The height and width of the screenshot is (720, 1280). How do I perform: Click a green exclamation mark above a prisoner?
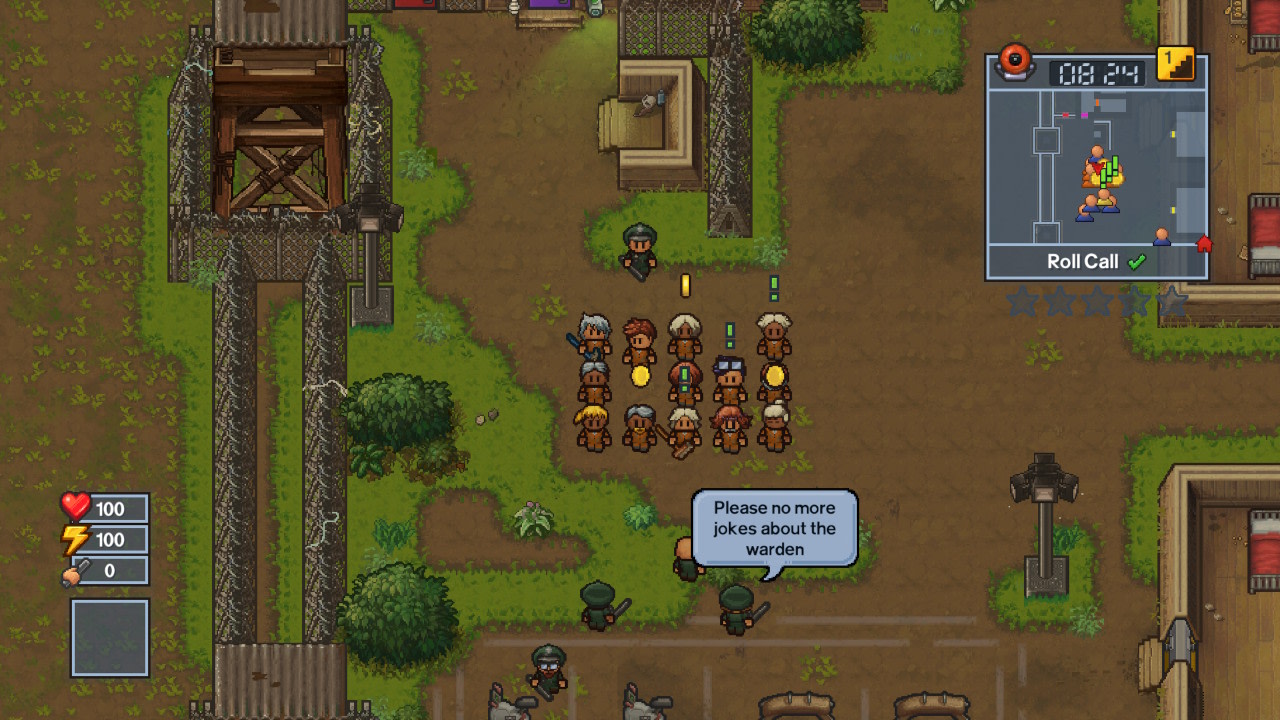click(774, 287)
